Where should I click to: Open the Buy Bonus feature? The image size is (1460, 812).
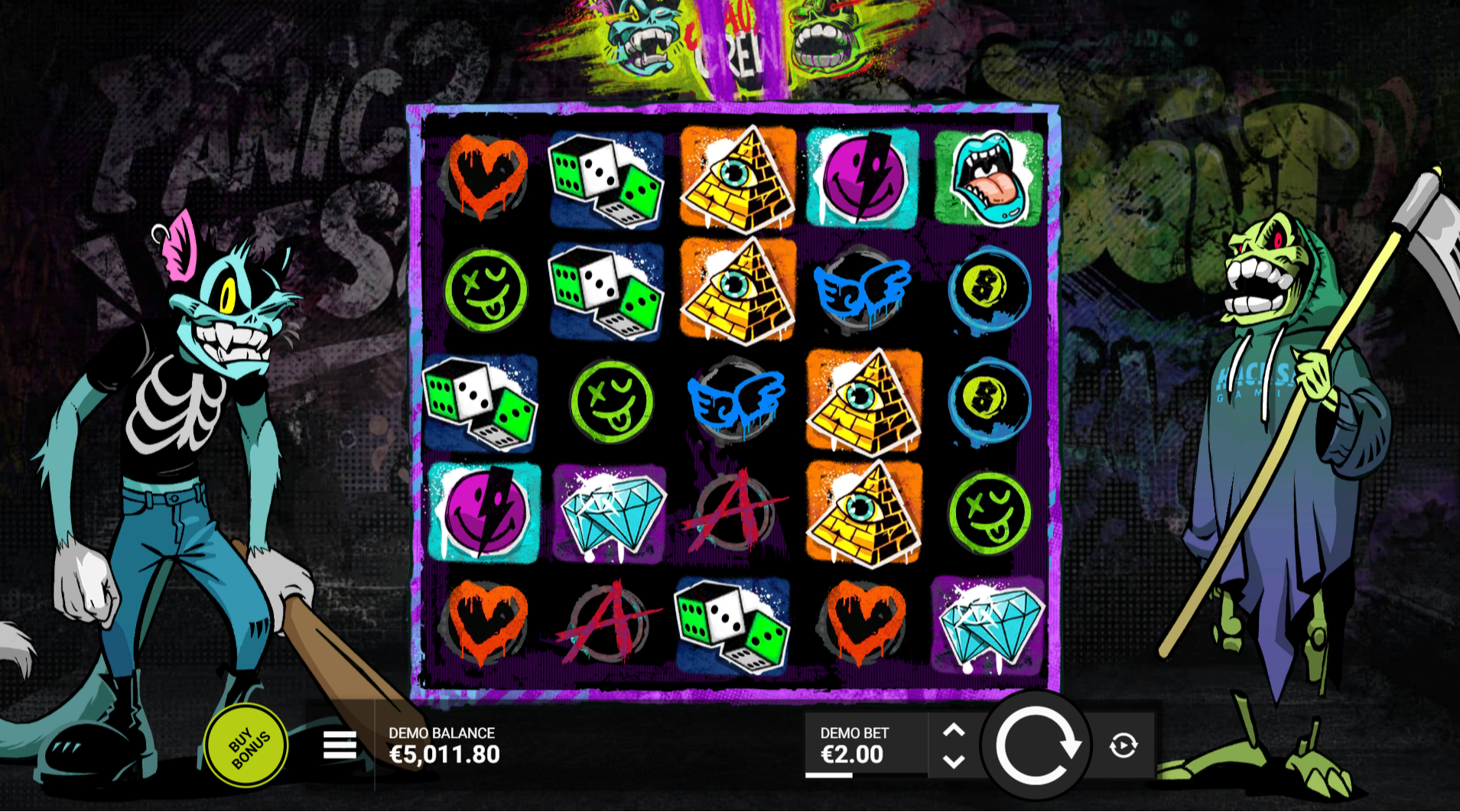click(x=246, y=745)
